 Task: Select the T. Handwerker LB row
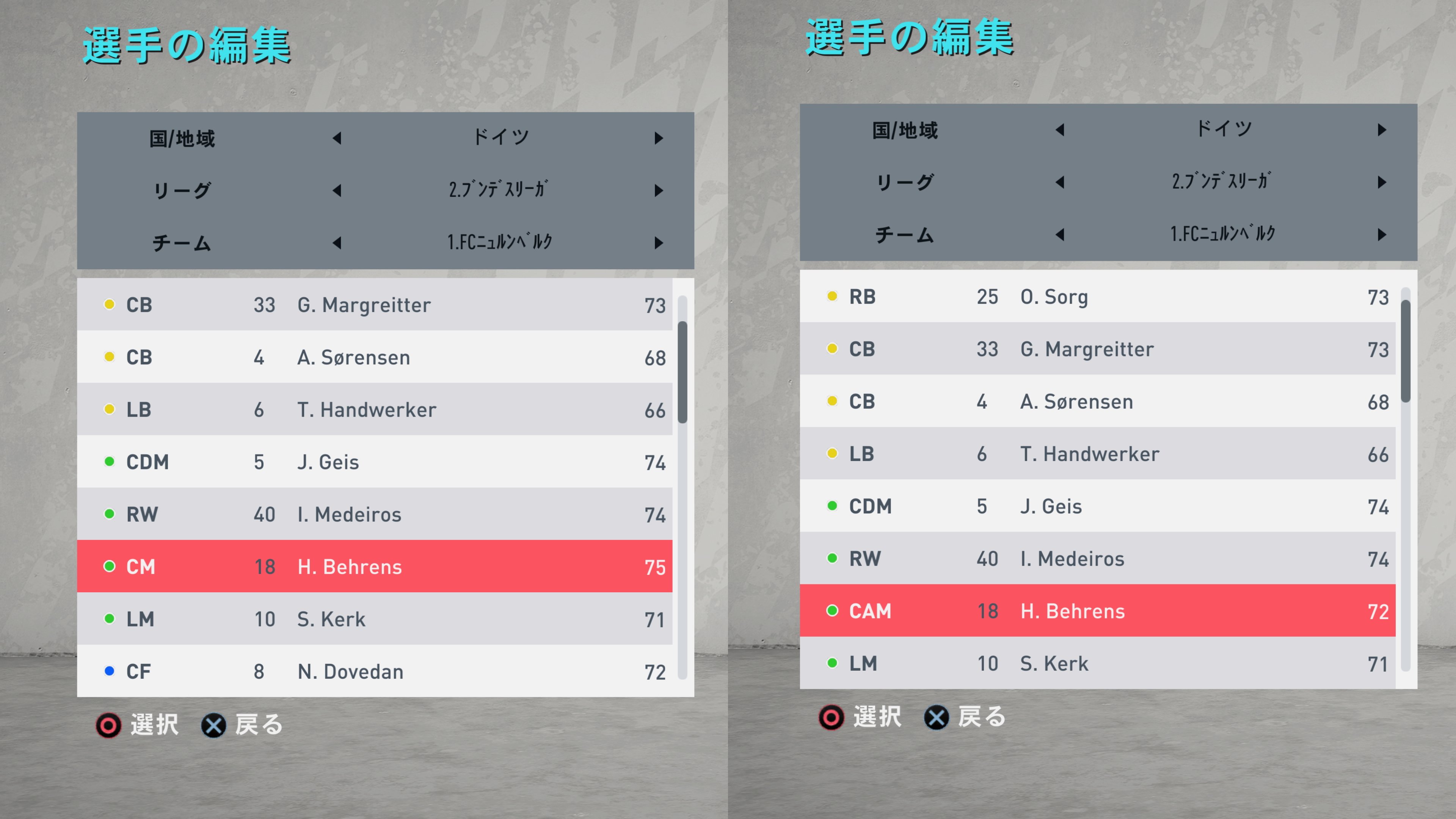coord(376,409)
